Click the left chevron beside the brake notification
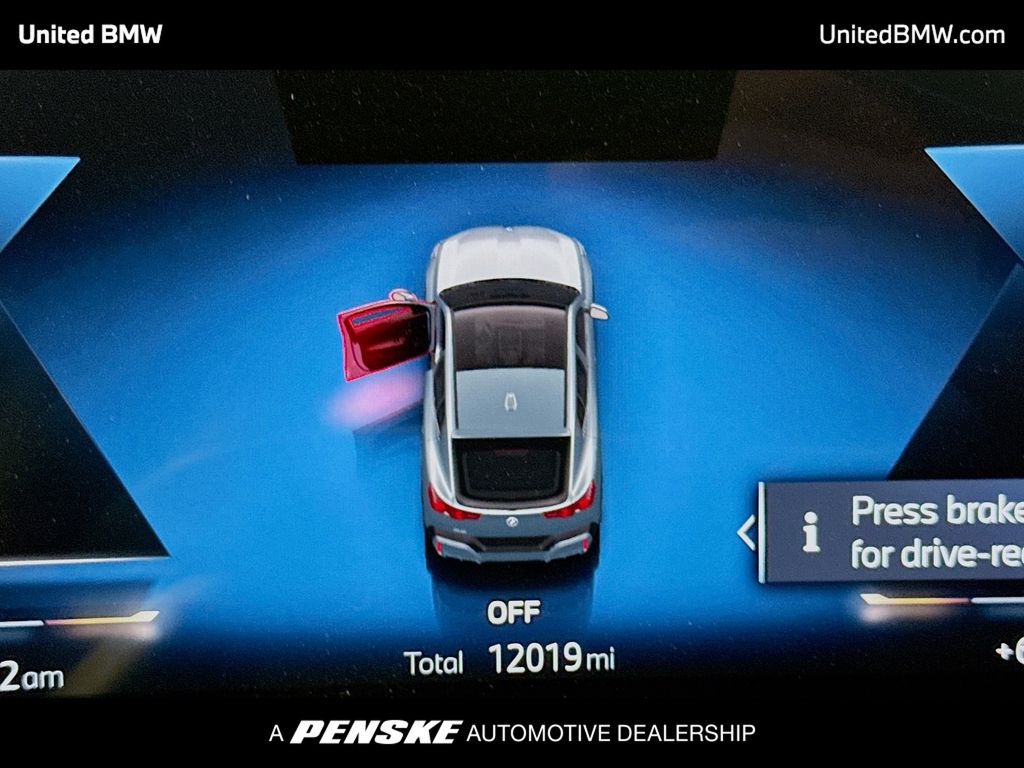1024x768 pixels. 746,533
